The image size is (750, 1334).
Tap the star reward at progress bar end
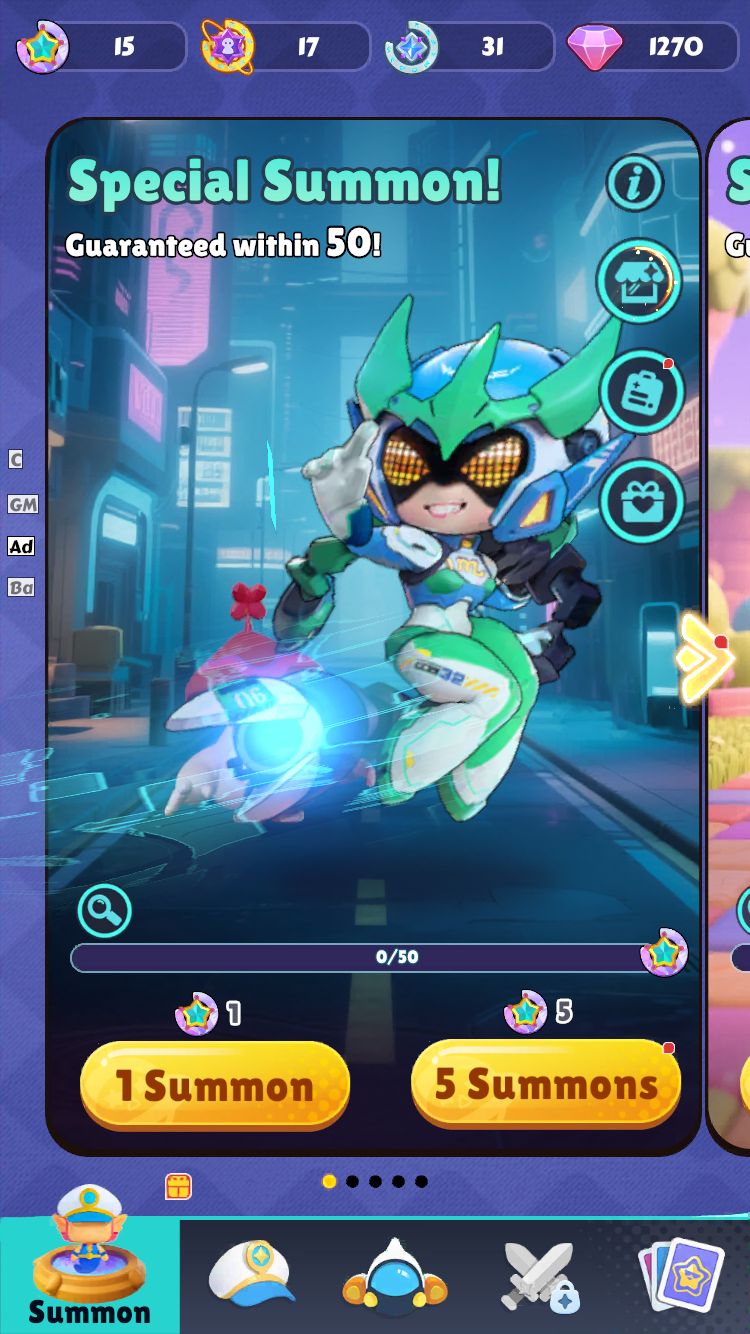(664, 953)
